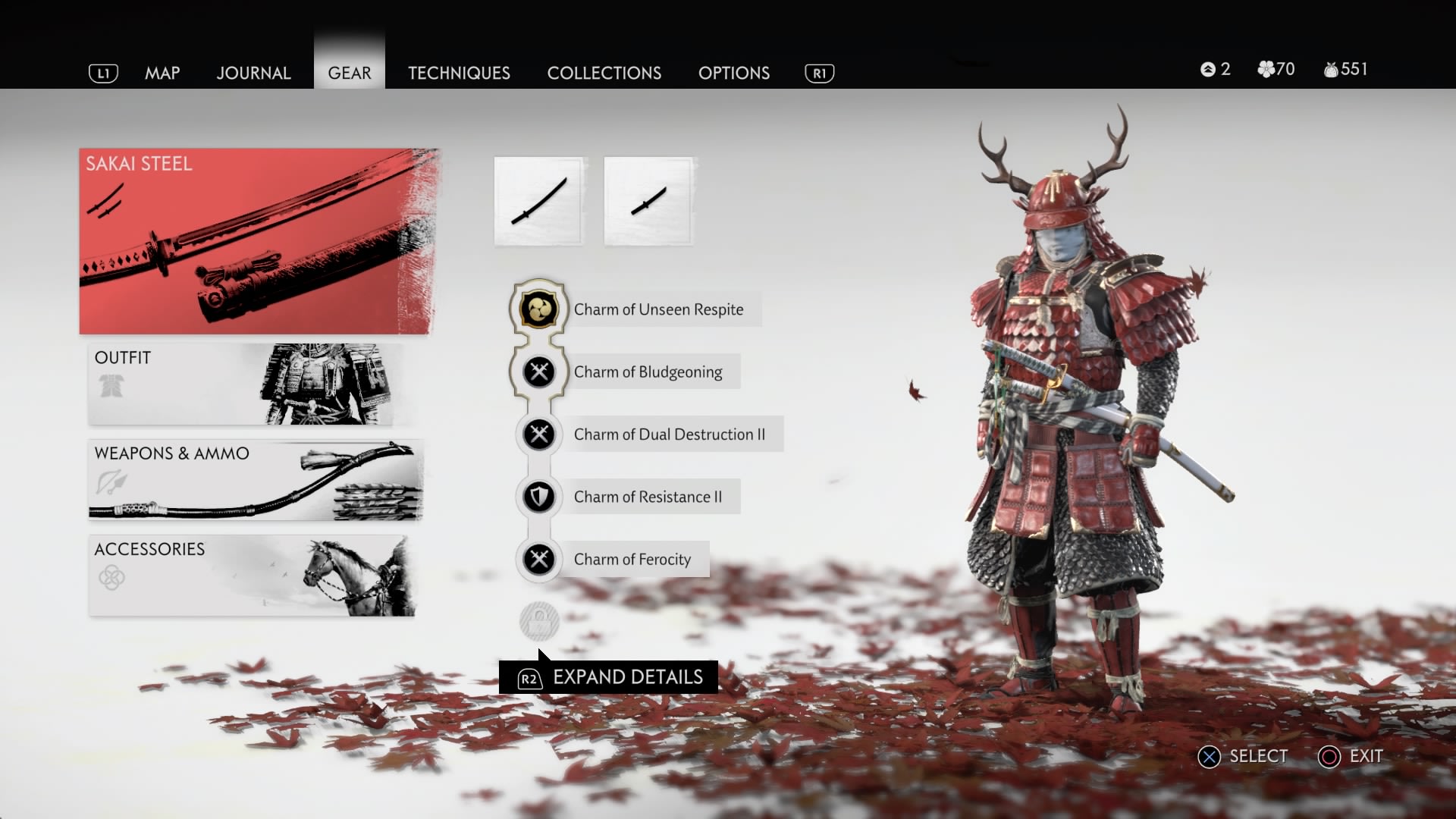Select the katana weapon slot
This screenshot has width=1456, height=819.
[538, 201]
